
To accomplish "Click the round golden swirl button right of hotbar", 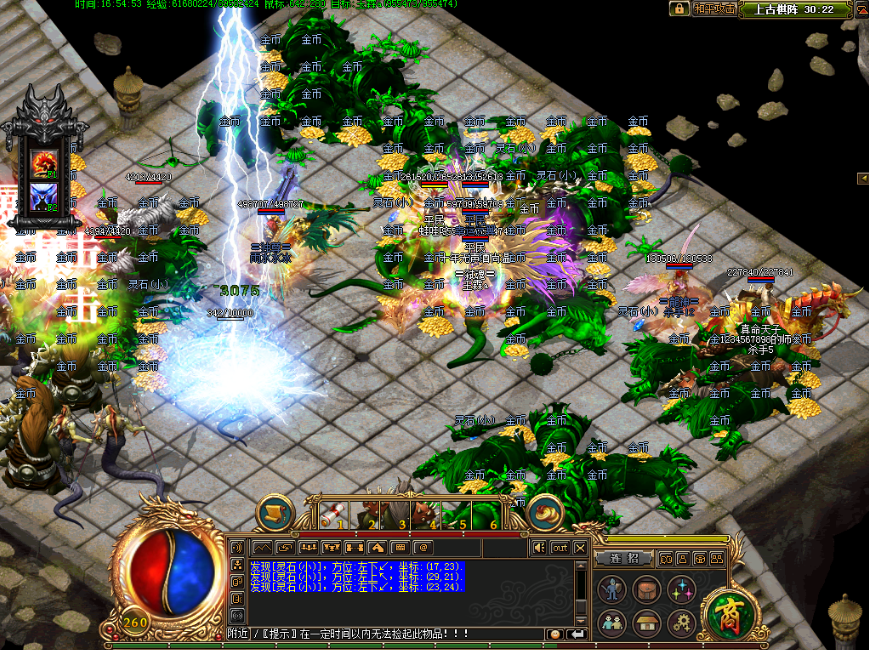I will tap(545, 512).
